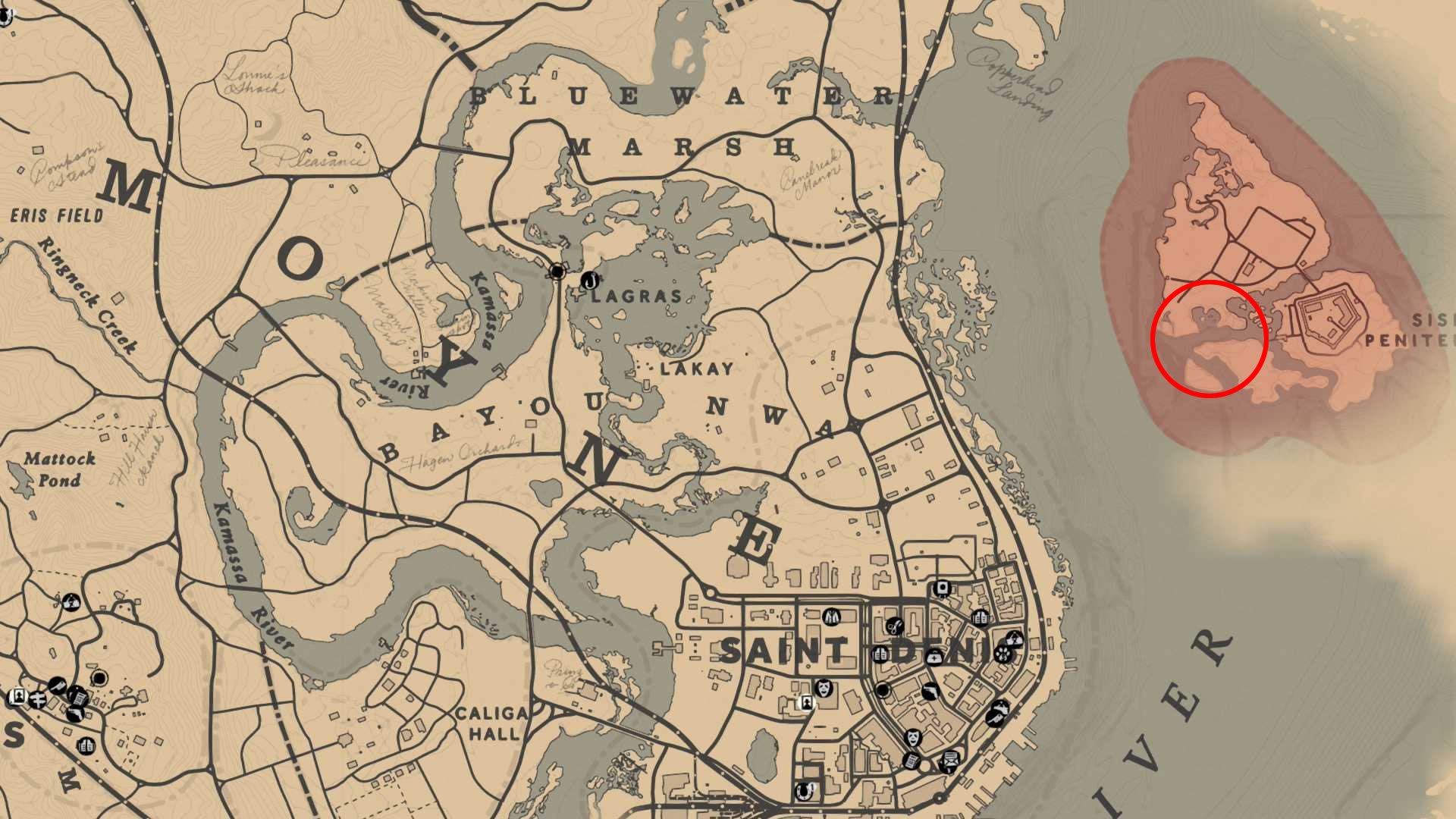Click the trapper paw icon in eastern Saint Denis
Screen dimensions: 1456x819
click(1002, 654)
